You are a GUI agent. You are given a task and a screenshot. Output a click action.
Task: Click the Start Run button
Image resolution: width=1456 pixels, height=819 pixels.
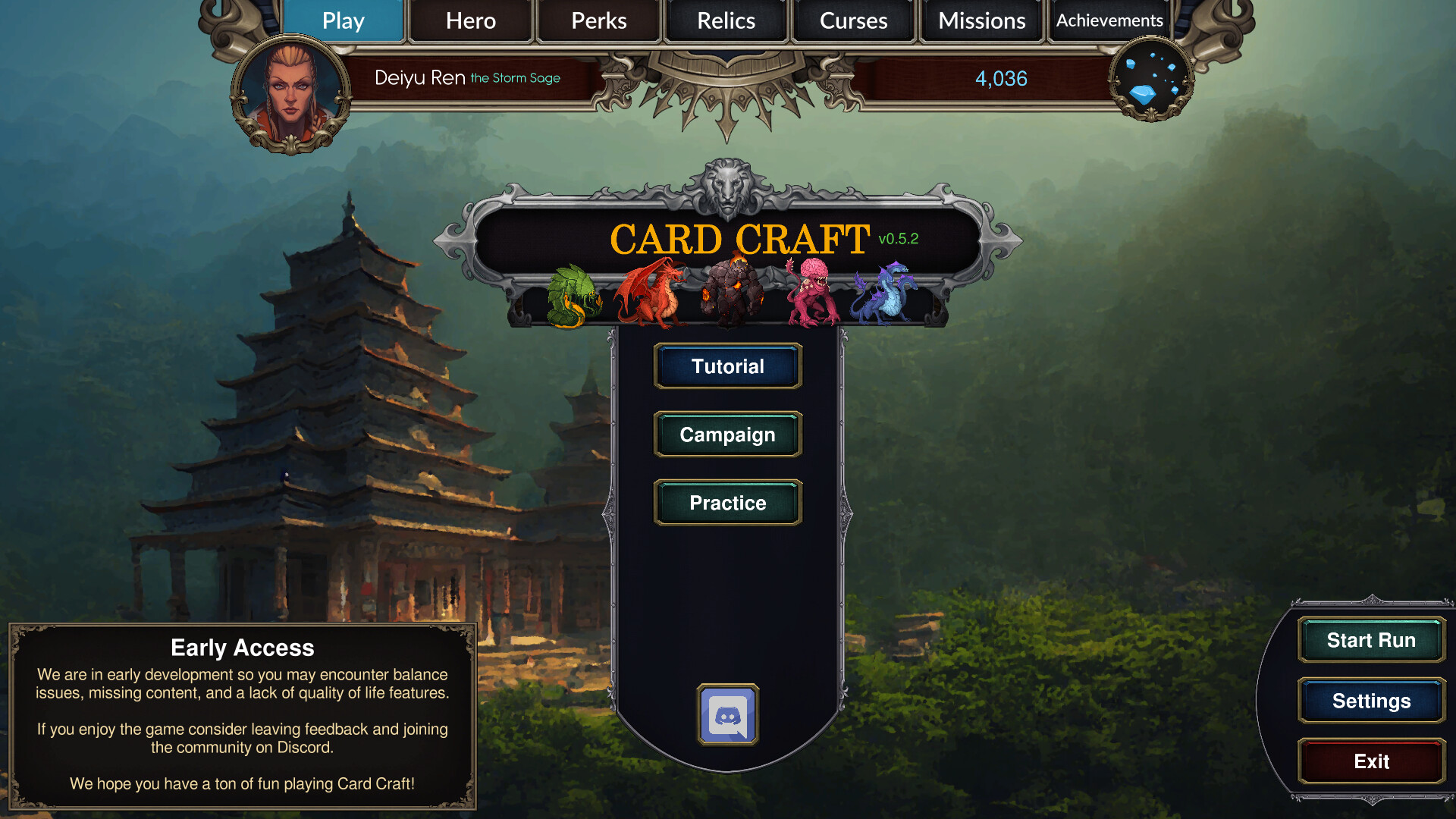(x=1370, y=640)
